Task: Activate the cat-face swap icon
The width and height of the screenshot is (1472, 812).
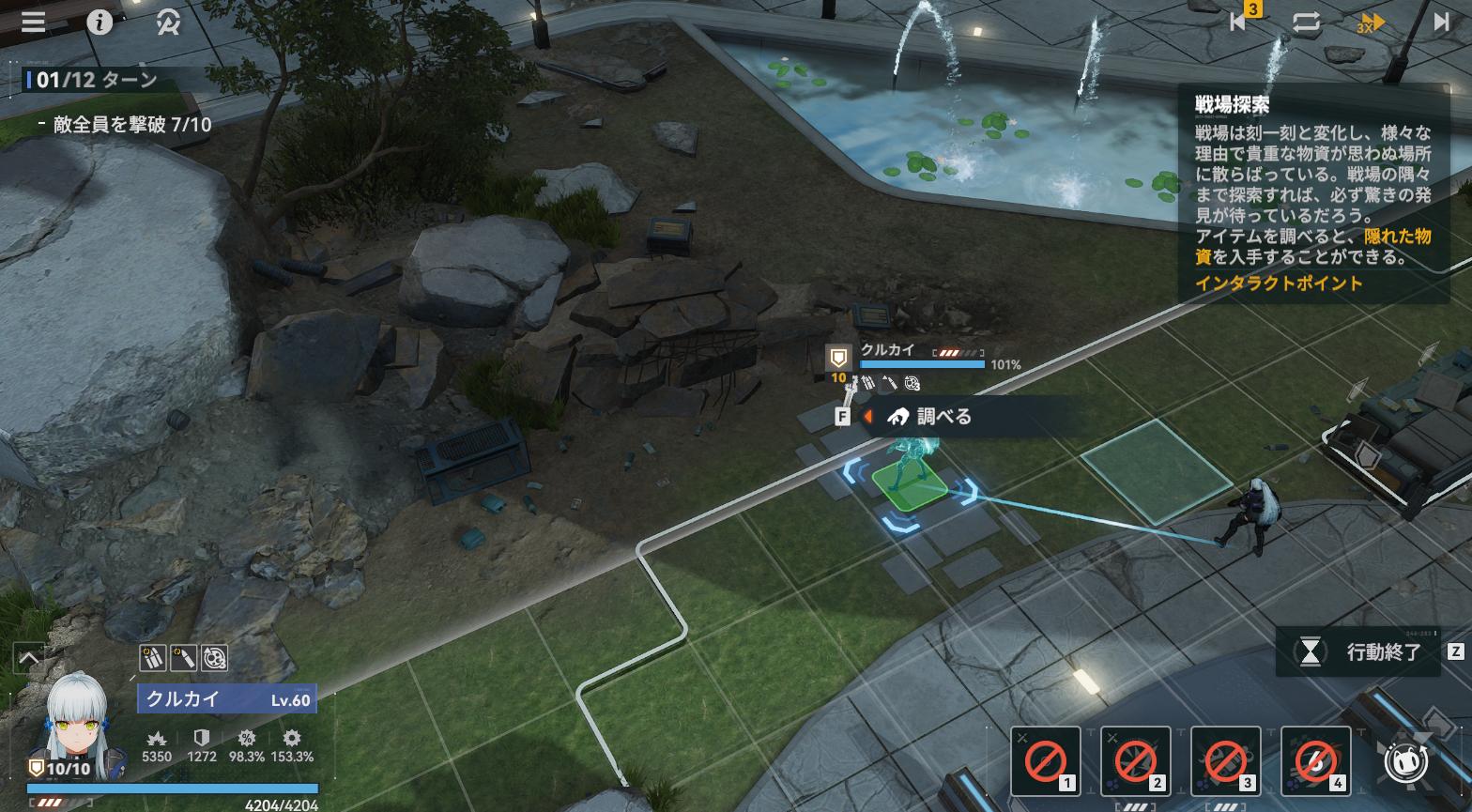Action: 1407,761
